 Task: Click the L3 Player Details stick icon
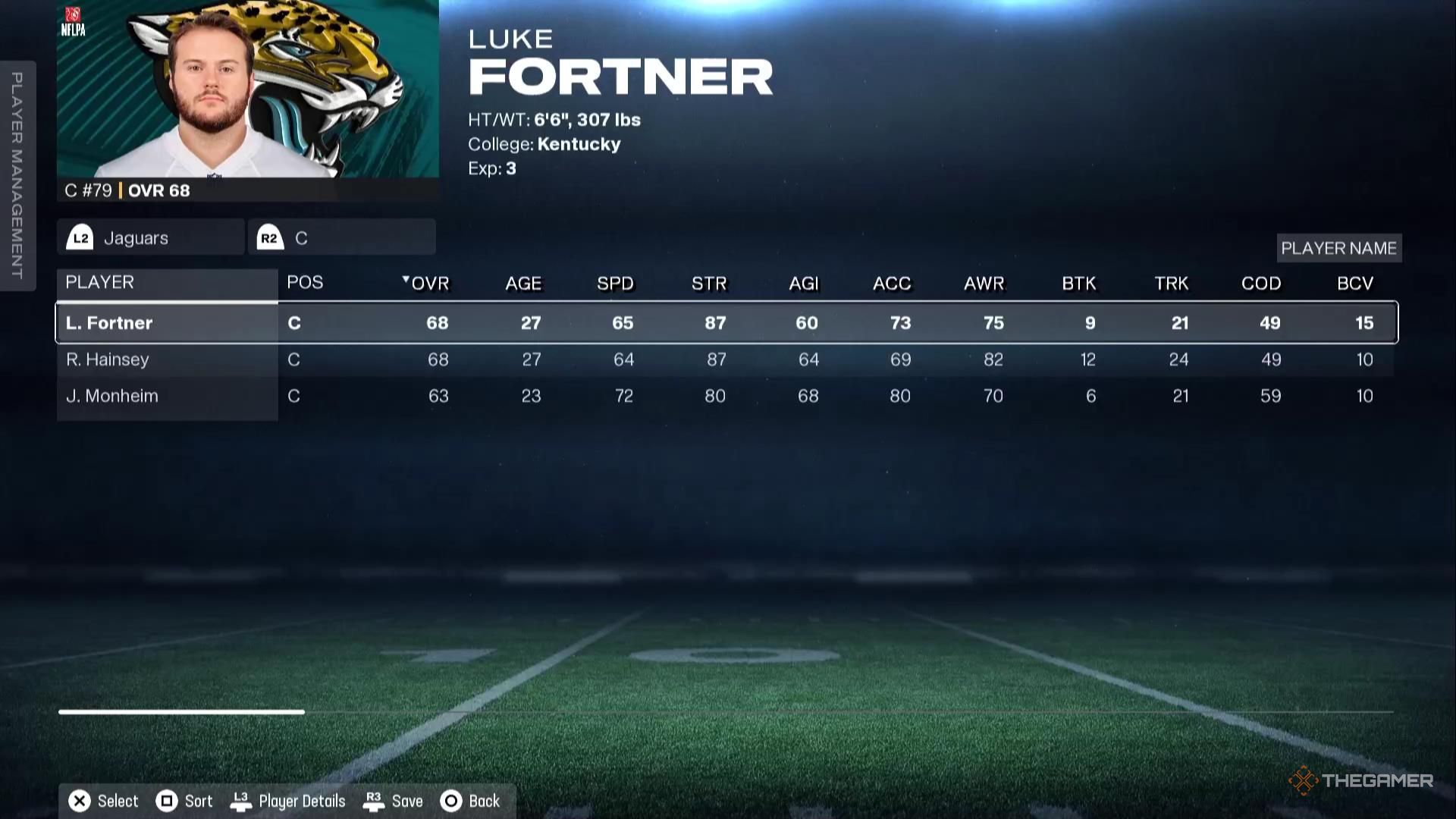pos(243,800)
